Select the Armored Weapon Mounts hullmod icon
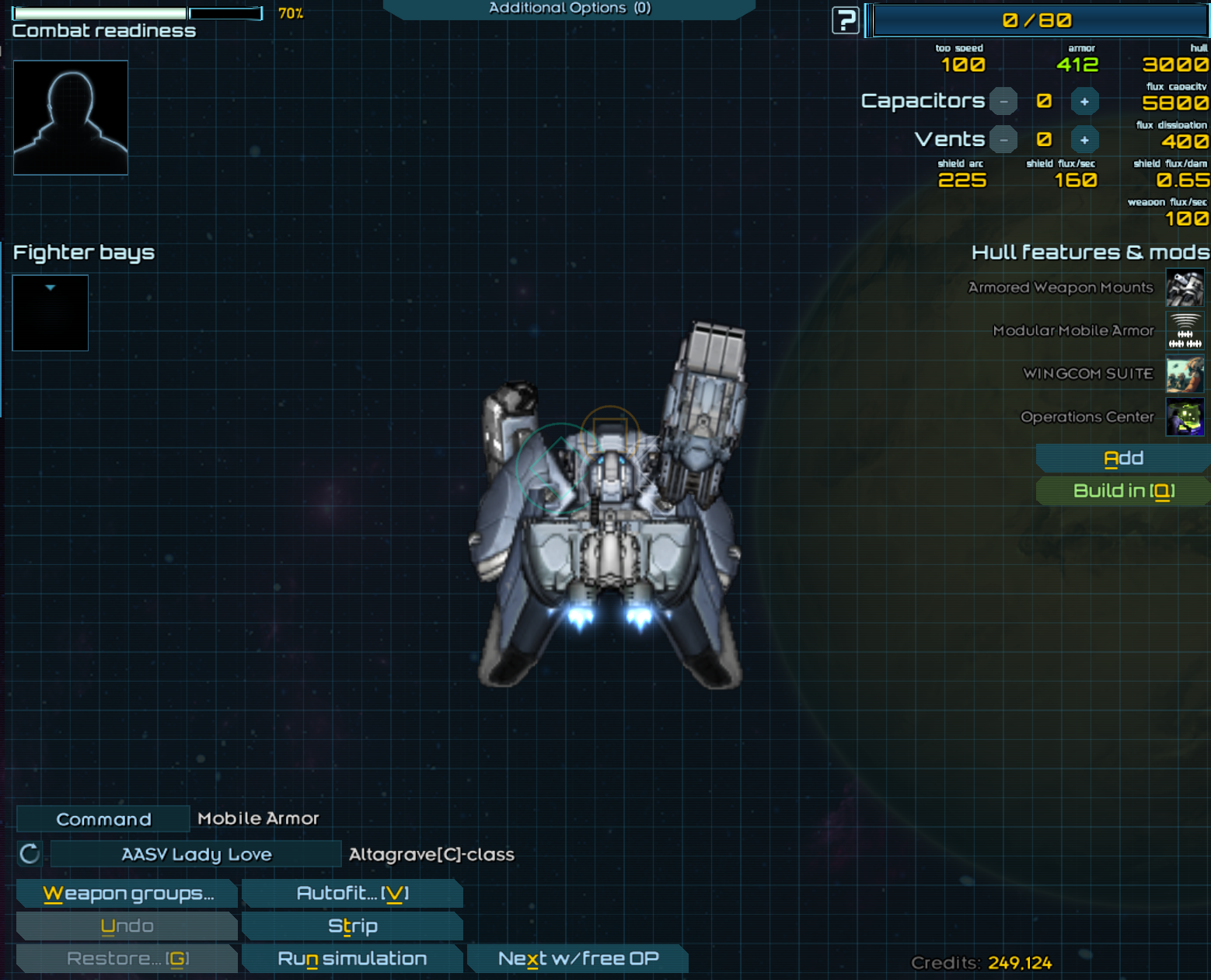The width and height of the screenshot is (1211, 980). (x=1185, y=288)
